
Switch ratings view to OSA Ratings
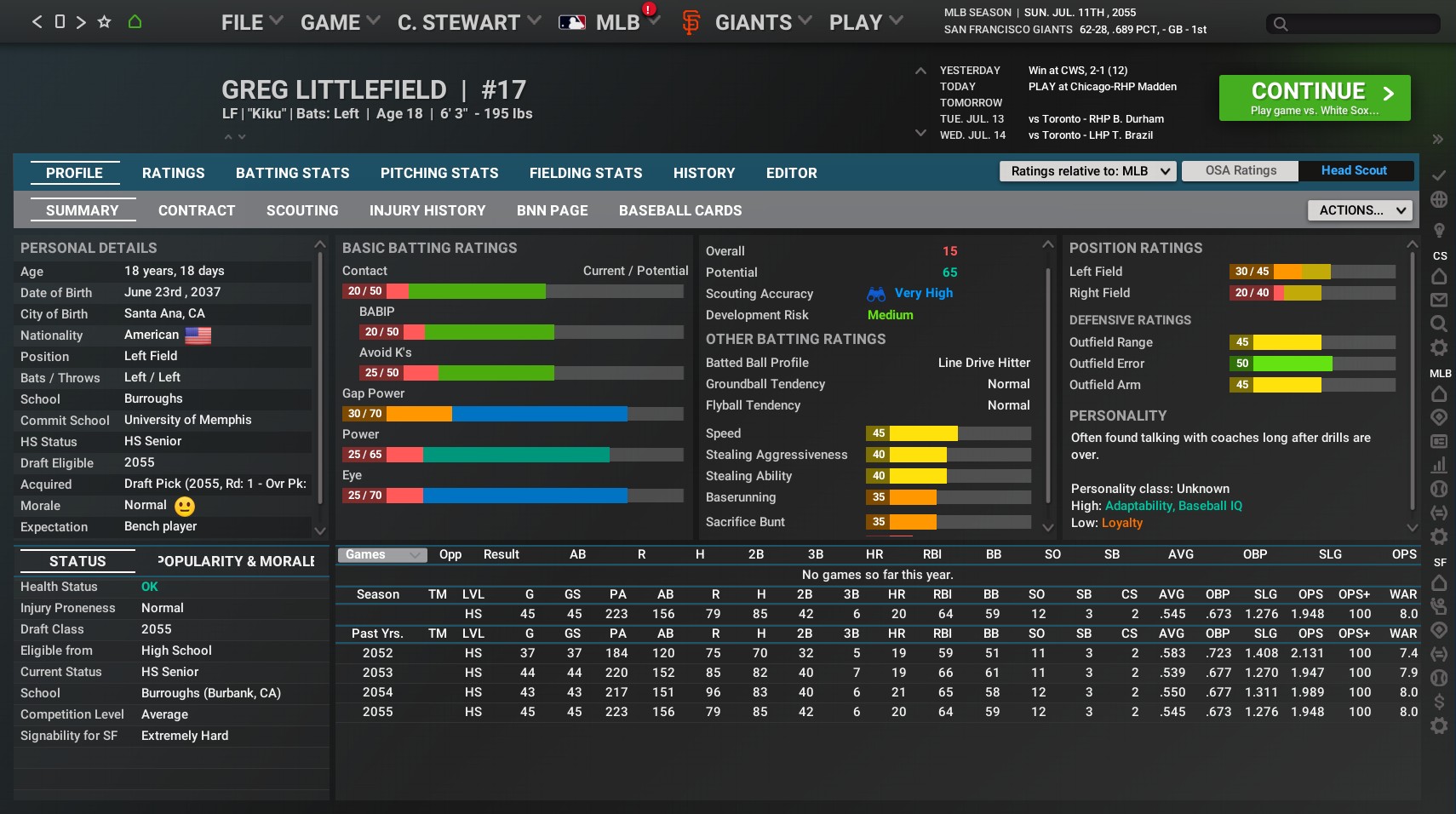pos(1240,170)
